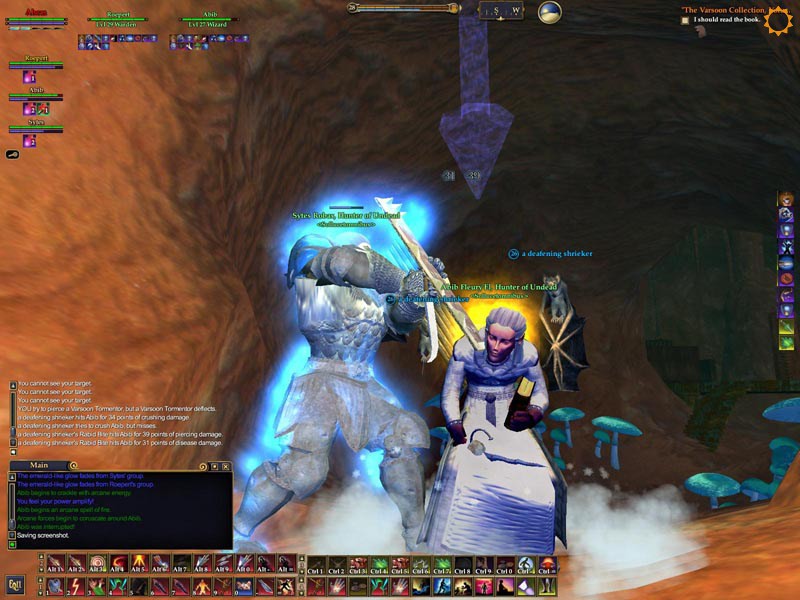Select the Varsoon Collection quest tracker entry

pyautogui.click(x=727, y=9)
